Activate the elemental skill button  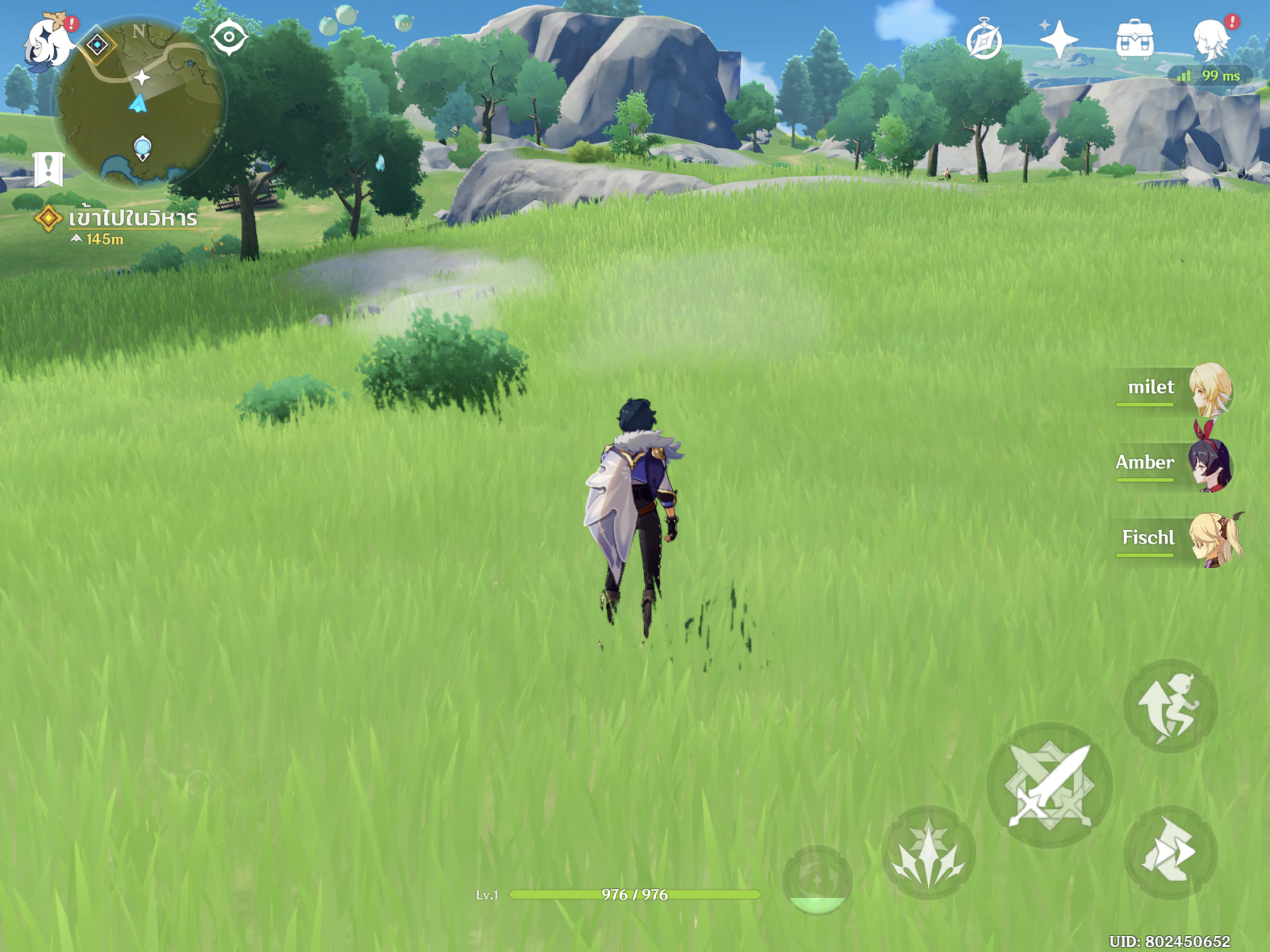928,853
